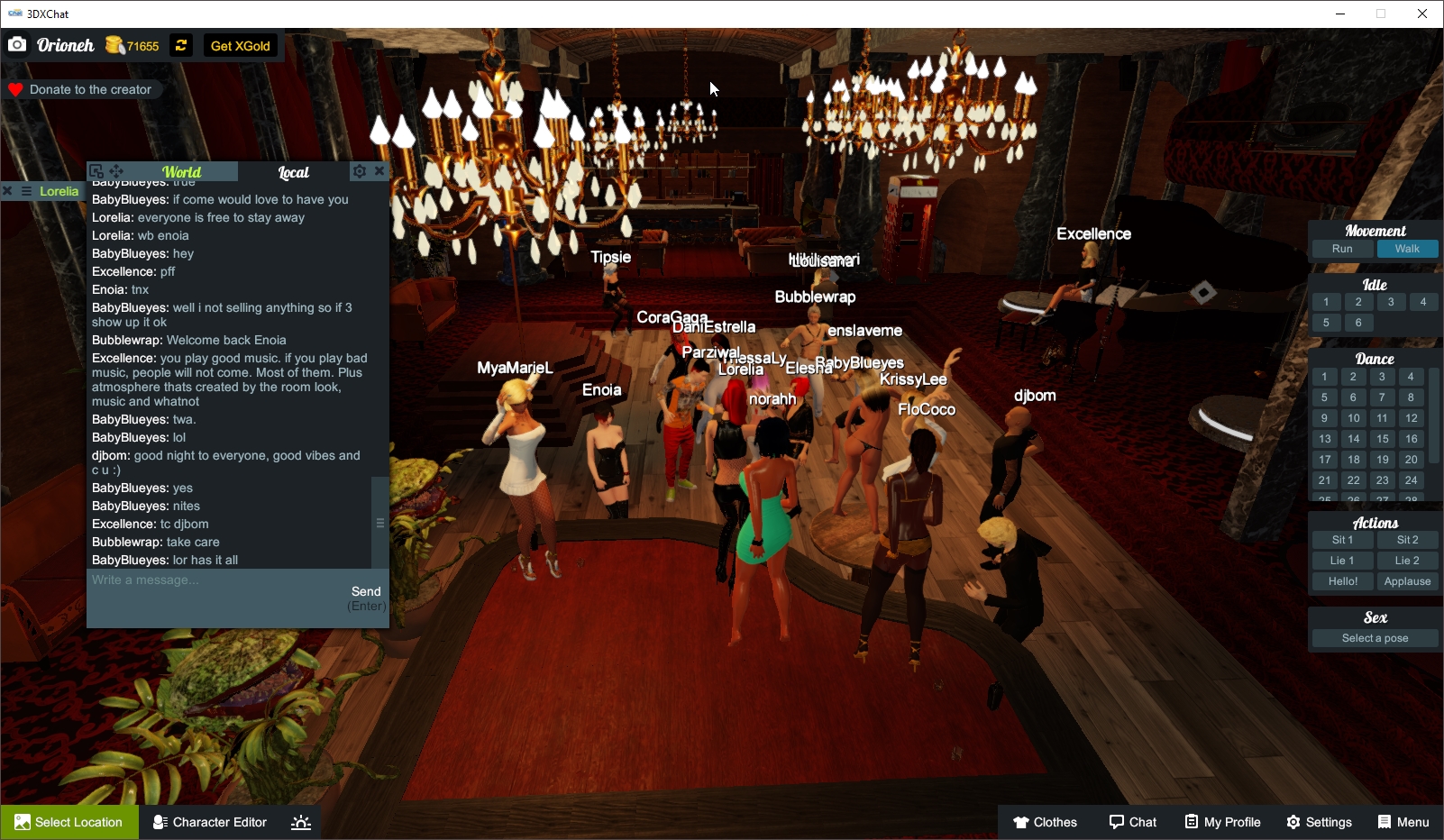
Task: Trigger the Applause action
Action: (x=1408, y=580)
